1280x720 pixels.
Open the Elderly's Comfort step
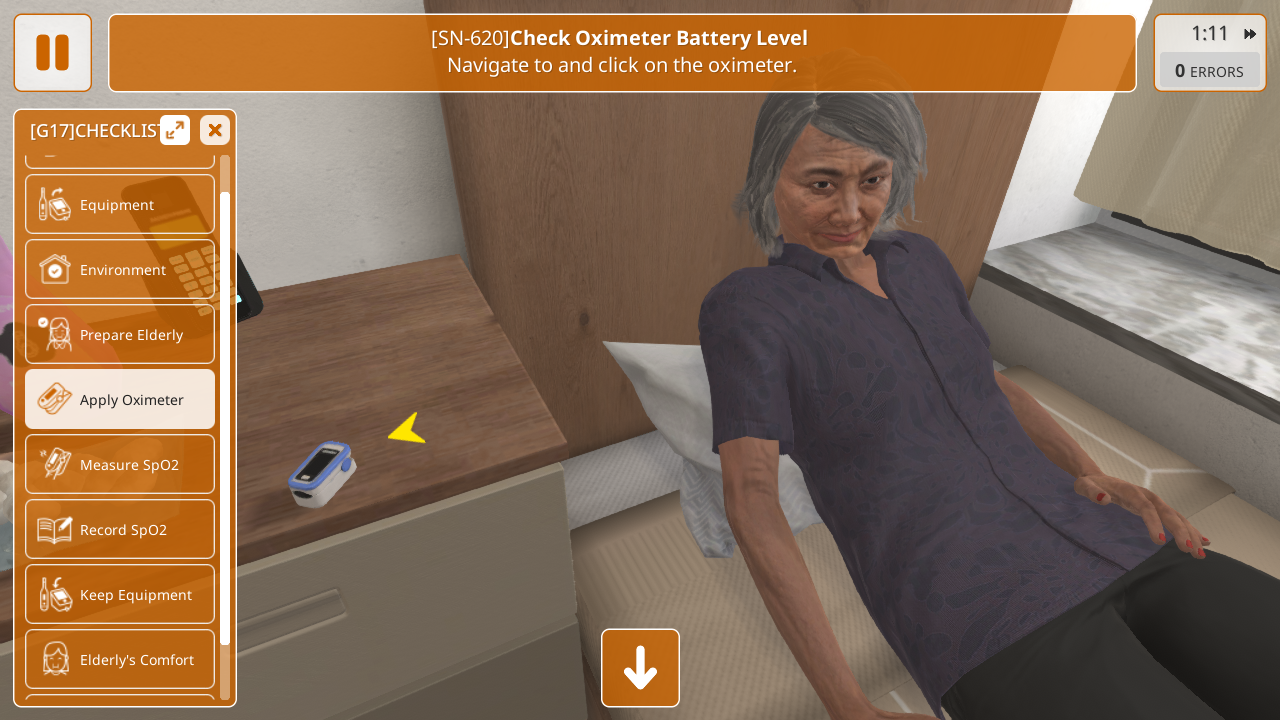(120, 660)
